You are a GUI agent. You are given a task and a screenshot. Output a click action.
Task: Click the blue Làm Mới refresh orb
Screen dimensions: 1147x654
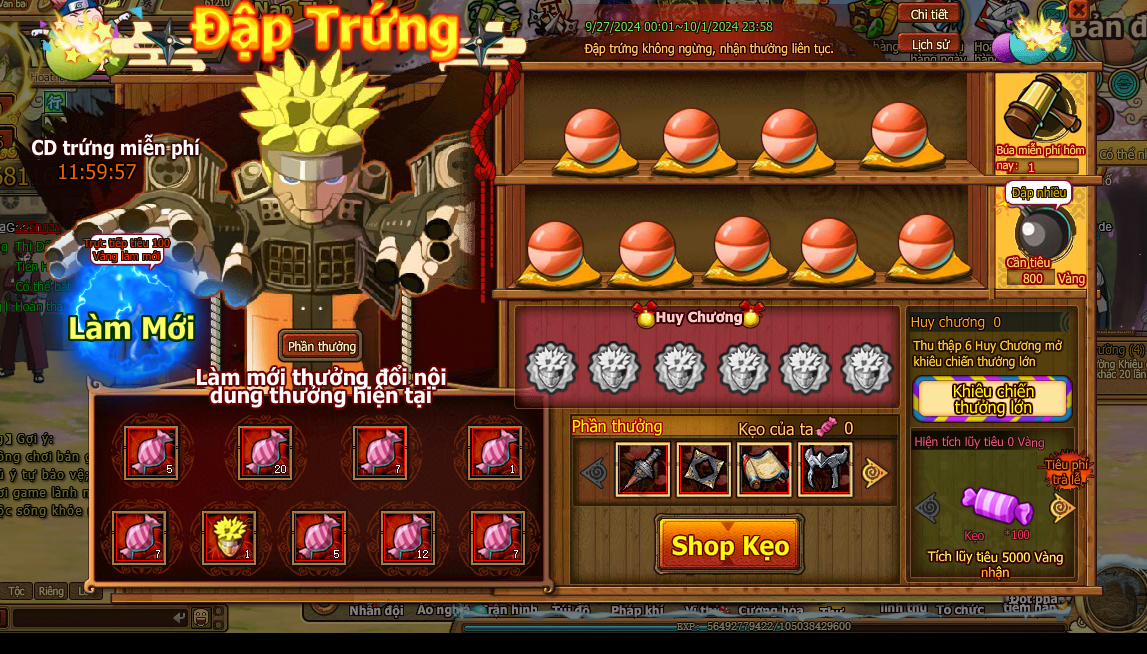click(x=131, y=322)
